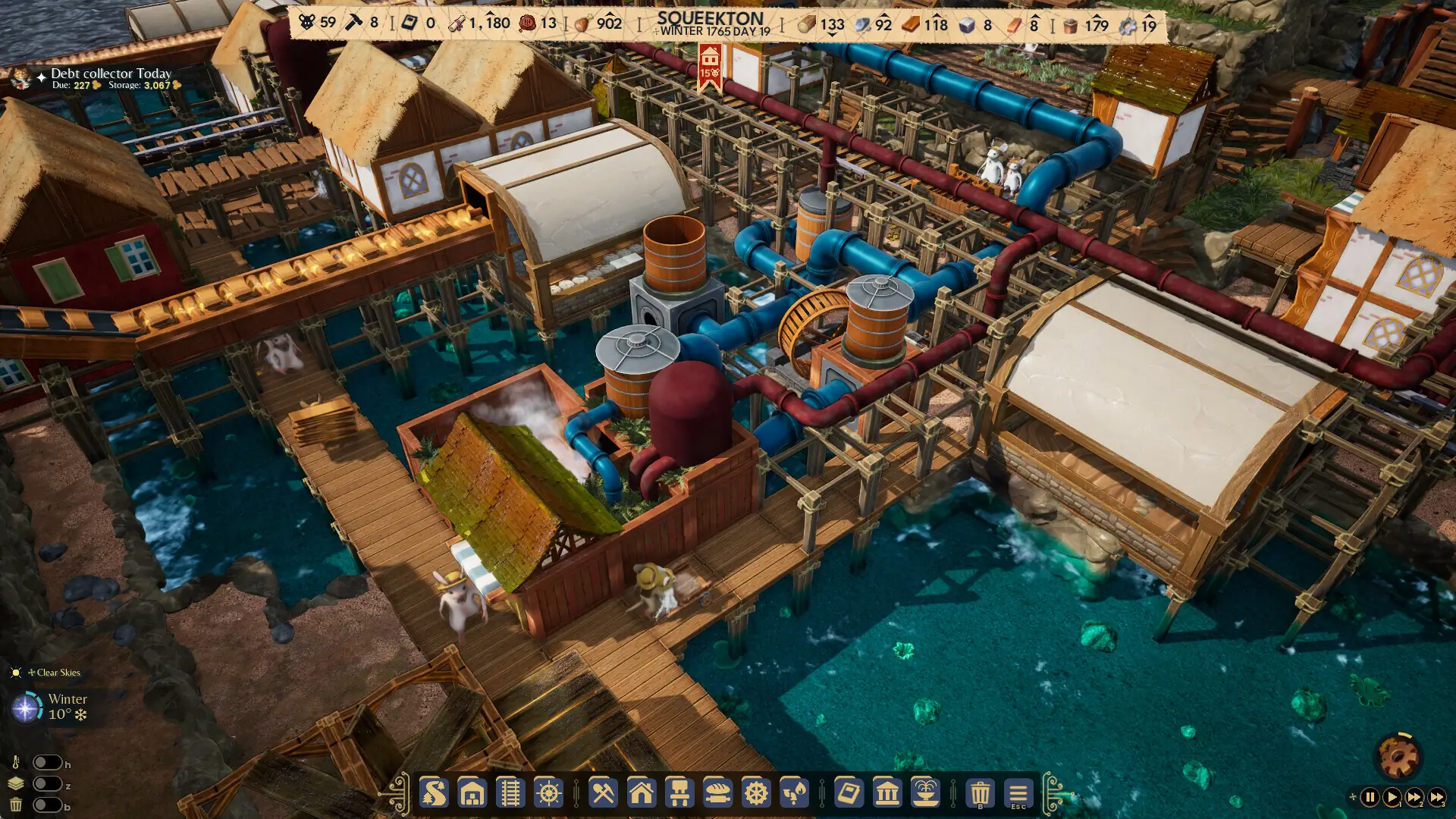This screenshot has height=819, width=1456.
Task: Select the demolish trash tool
Action: coord(978,794)
